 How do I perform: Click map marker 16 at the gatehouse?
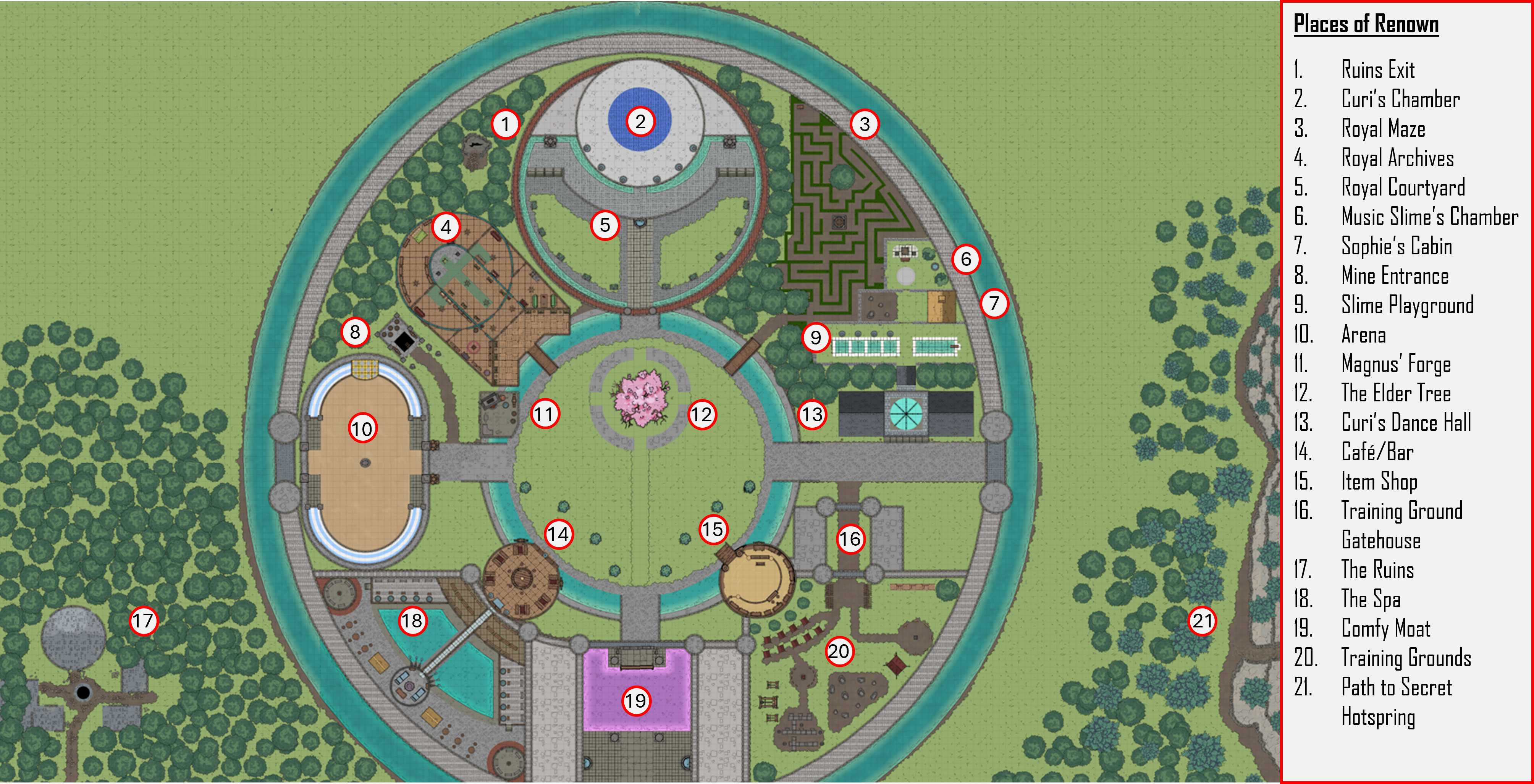(850, 539)
